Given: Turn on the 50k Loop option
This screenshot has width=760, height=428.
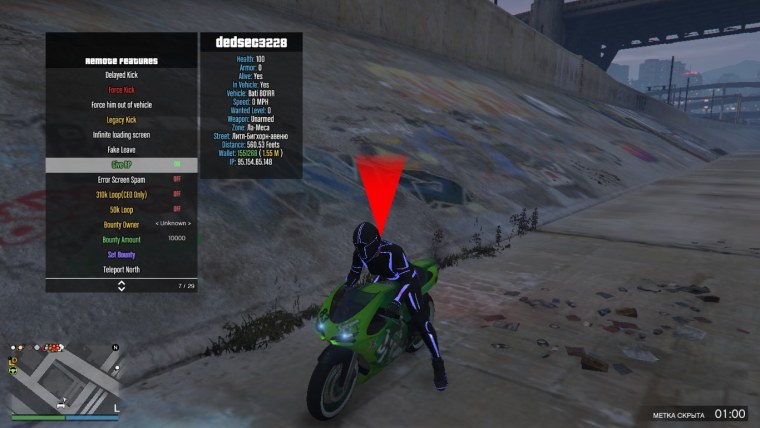Looking at the screenshot, I should tap(121, 210).
